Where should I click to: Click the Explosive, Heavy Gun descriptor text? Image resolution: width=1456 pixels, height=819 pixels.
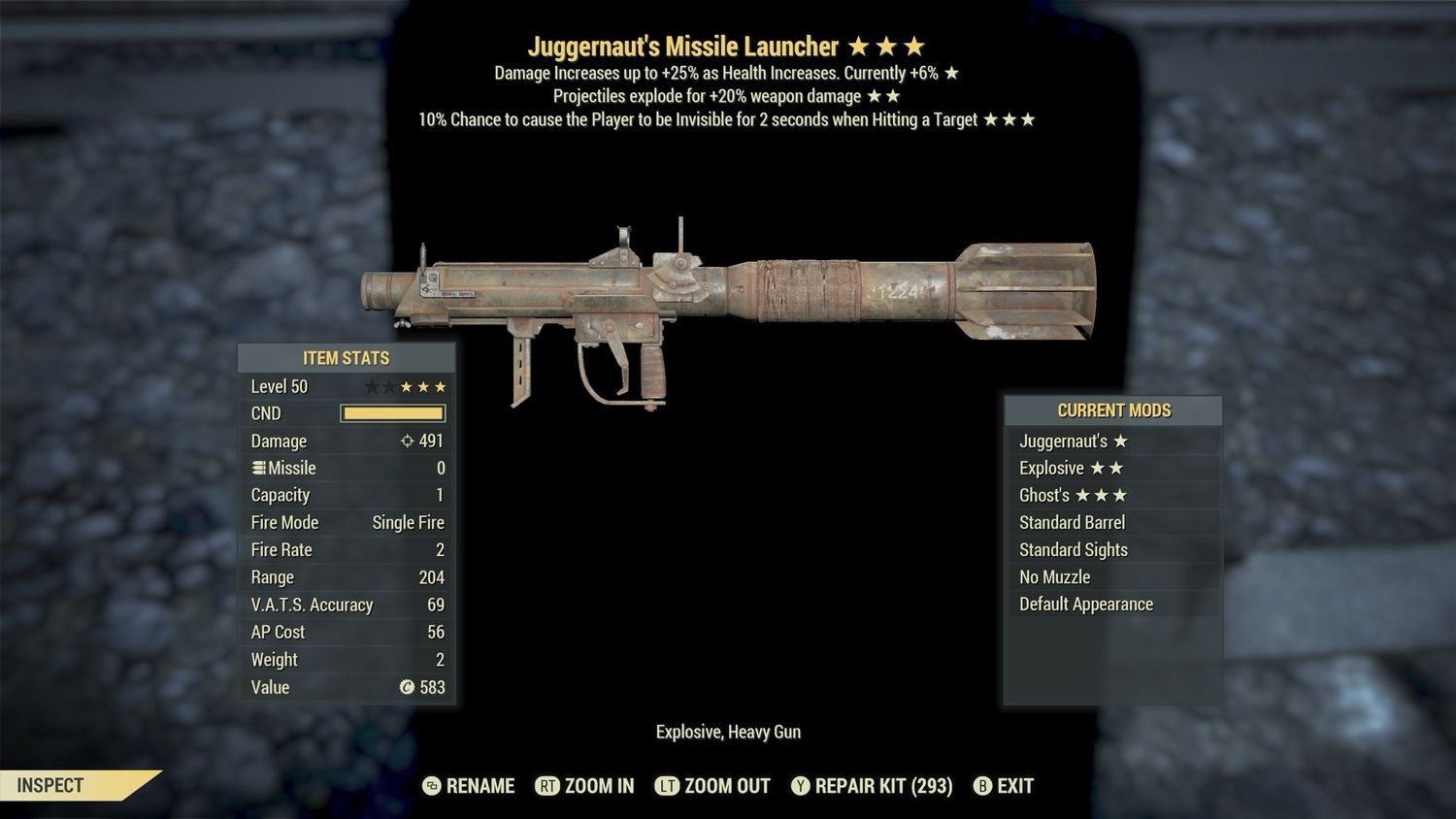(x=728, y=732)
